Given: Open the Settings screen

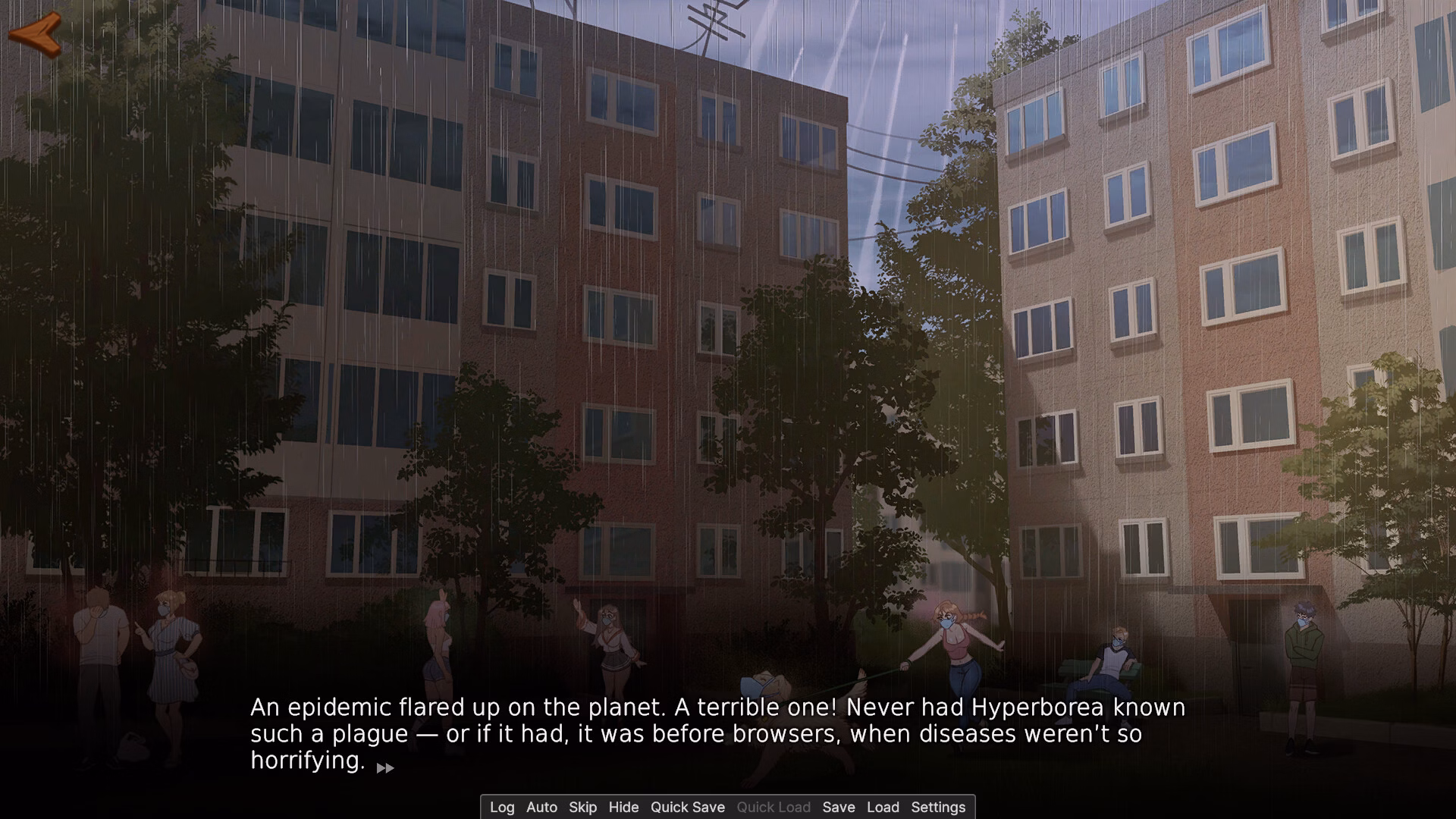Looking at the screenshot, I should pos(938,807).
